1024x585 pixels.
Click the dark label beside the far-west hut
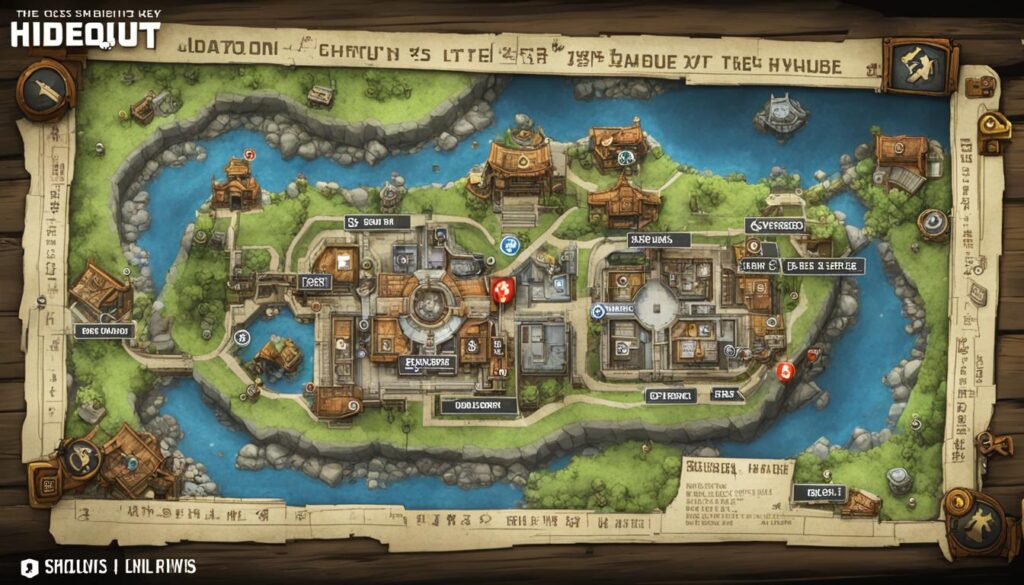(x=104, y=330)
